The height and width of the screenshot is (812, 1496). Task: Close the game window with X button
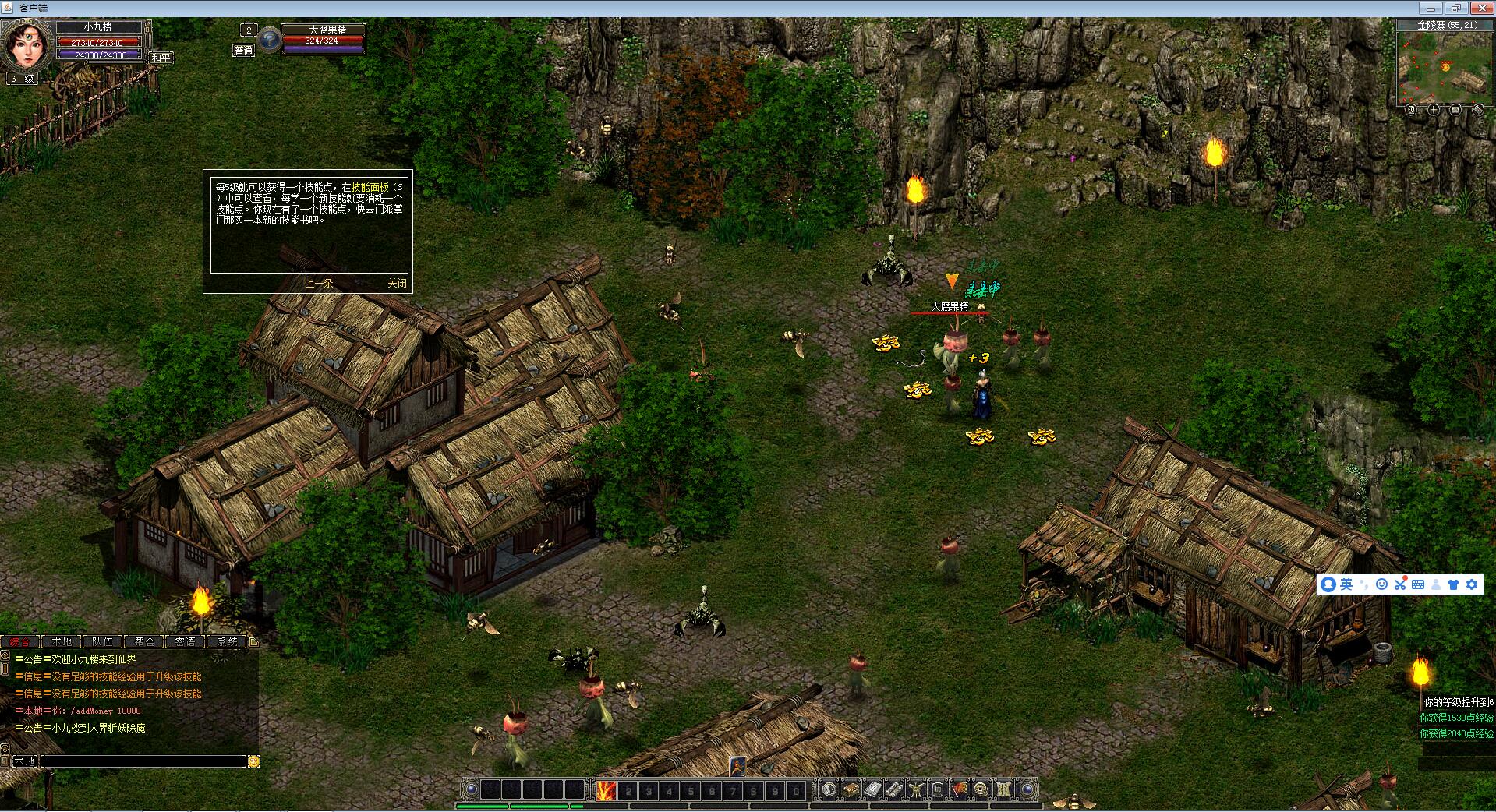(1478, 8)
